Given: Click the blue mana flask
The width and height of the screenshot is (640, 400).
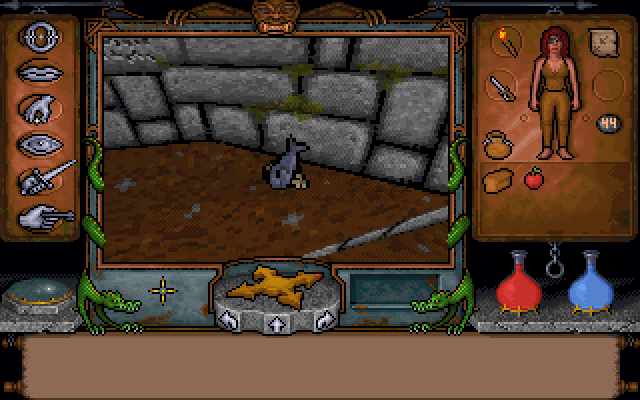Looking at the screenshot, I should [590, 284].
